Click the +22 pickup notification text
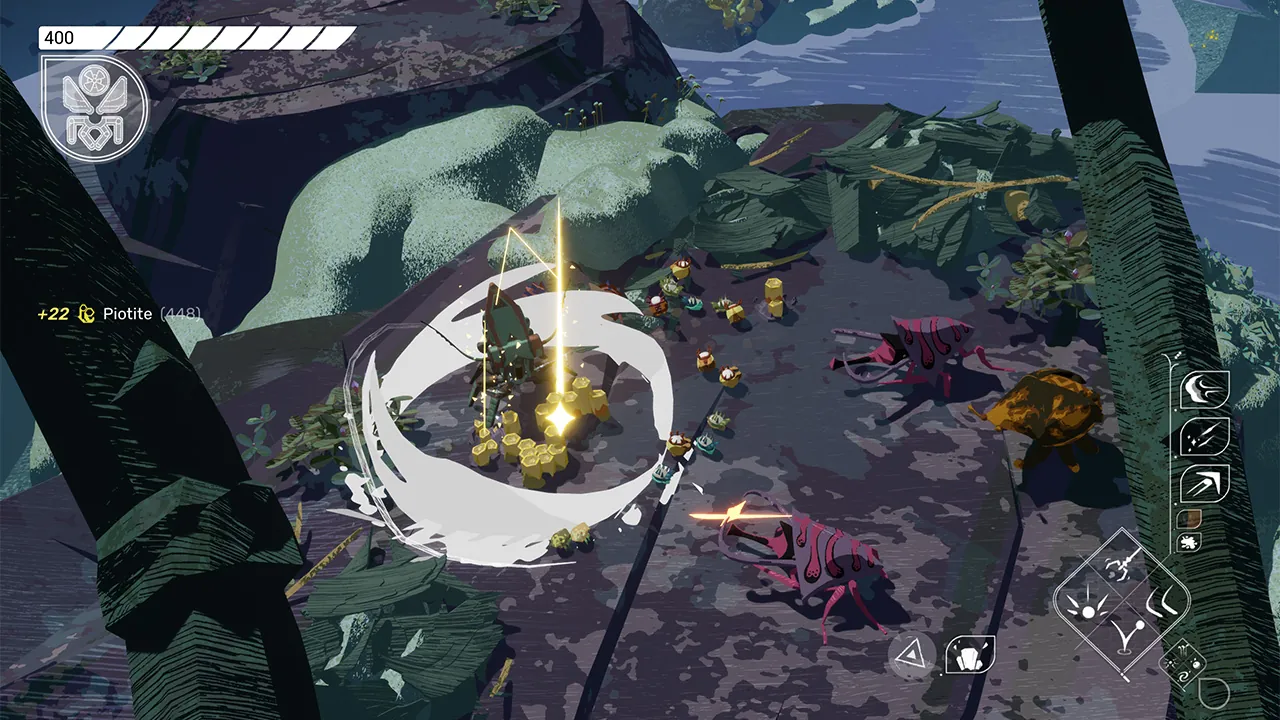This screenshot has width=1280, height=720. point(55,314)
